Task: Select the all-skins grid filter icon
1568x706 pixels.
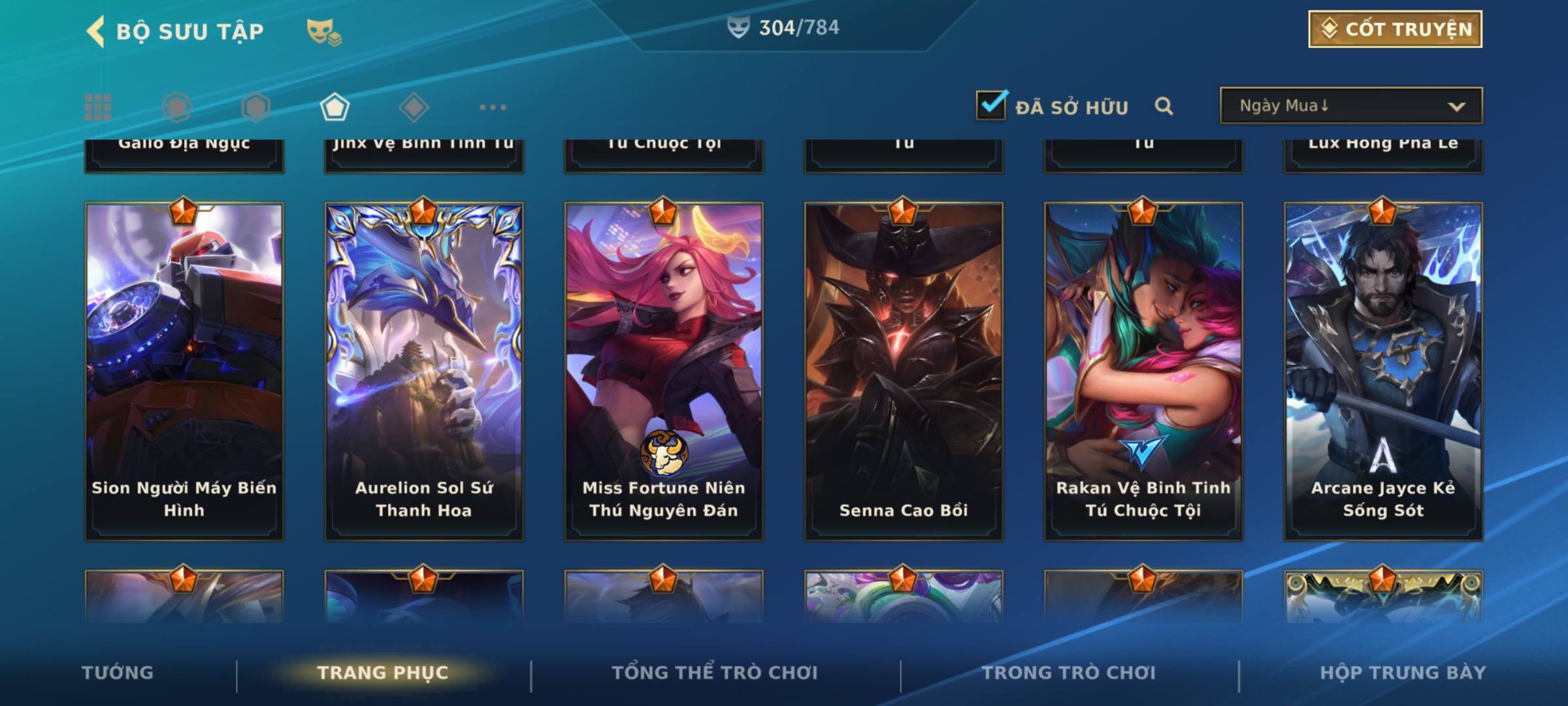Action: point(98,107)
